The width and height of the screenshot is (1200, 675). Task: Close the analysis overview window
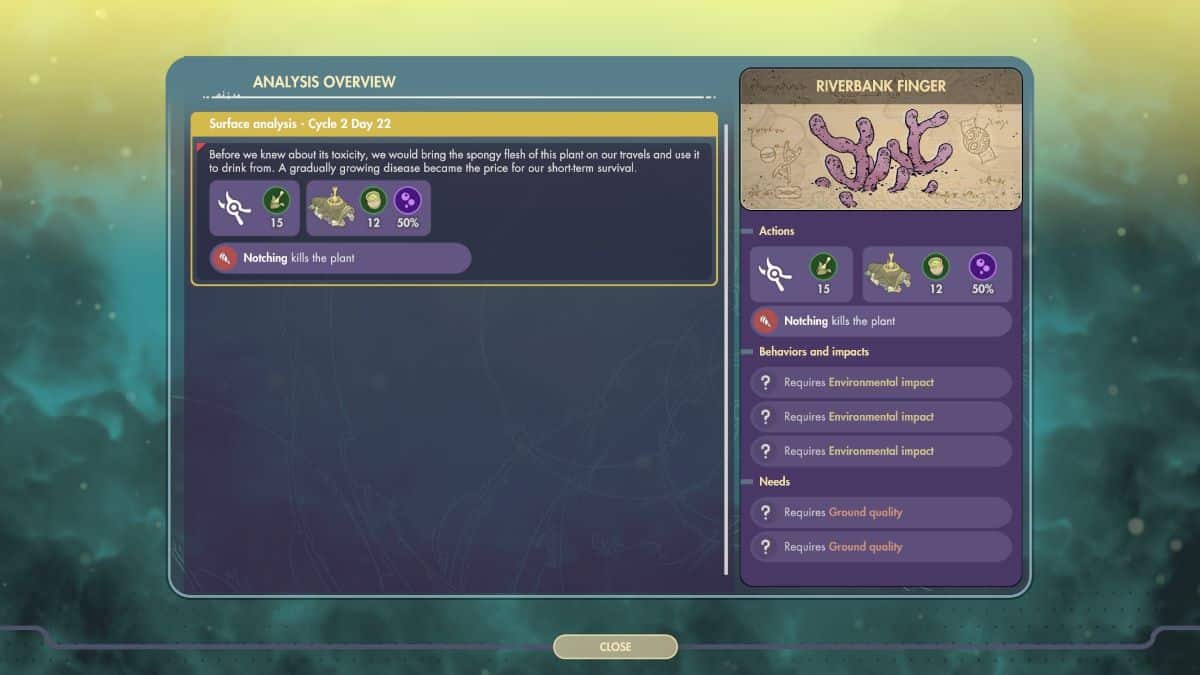(615, 647)
